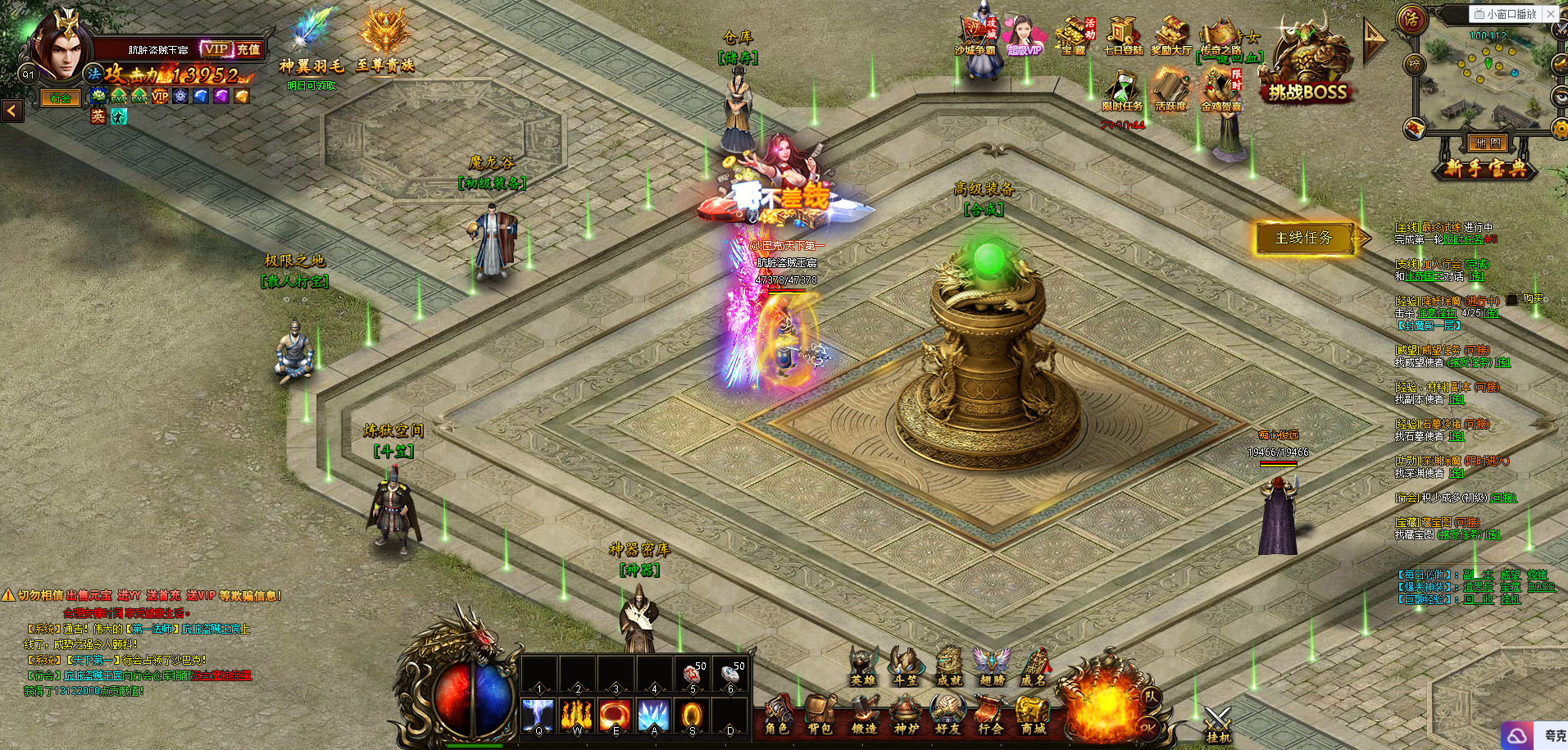
Task: Open the 新手宝典 beginner guide
Action: [x=1484, y=169]
